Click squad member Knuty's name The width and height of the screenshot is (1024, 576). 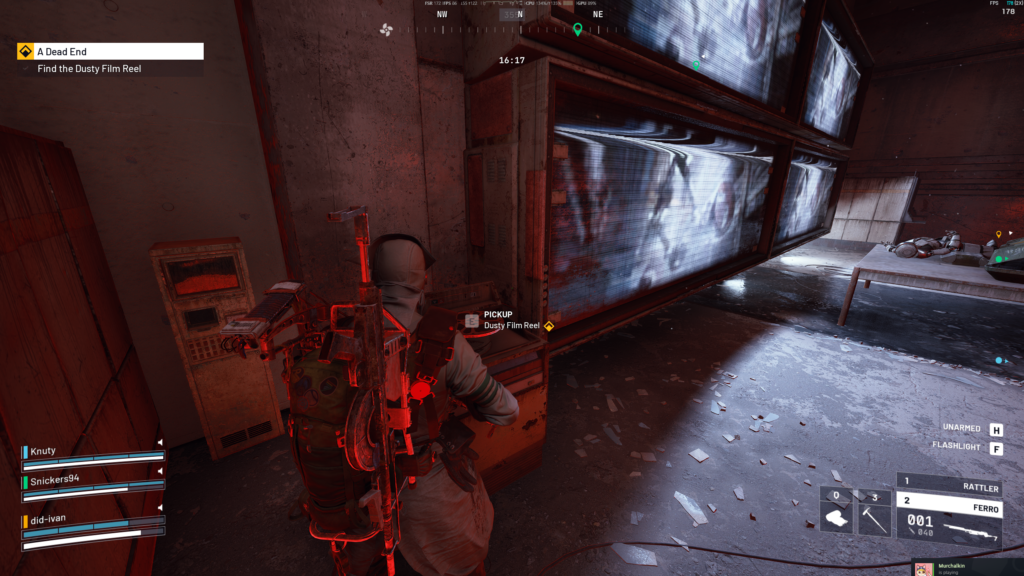[44, 452]
